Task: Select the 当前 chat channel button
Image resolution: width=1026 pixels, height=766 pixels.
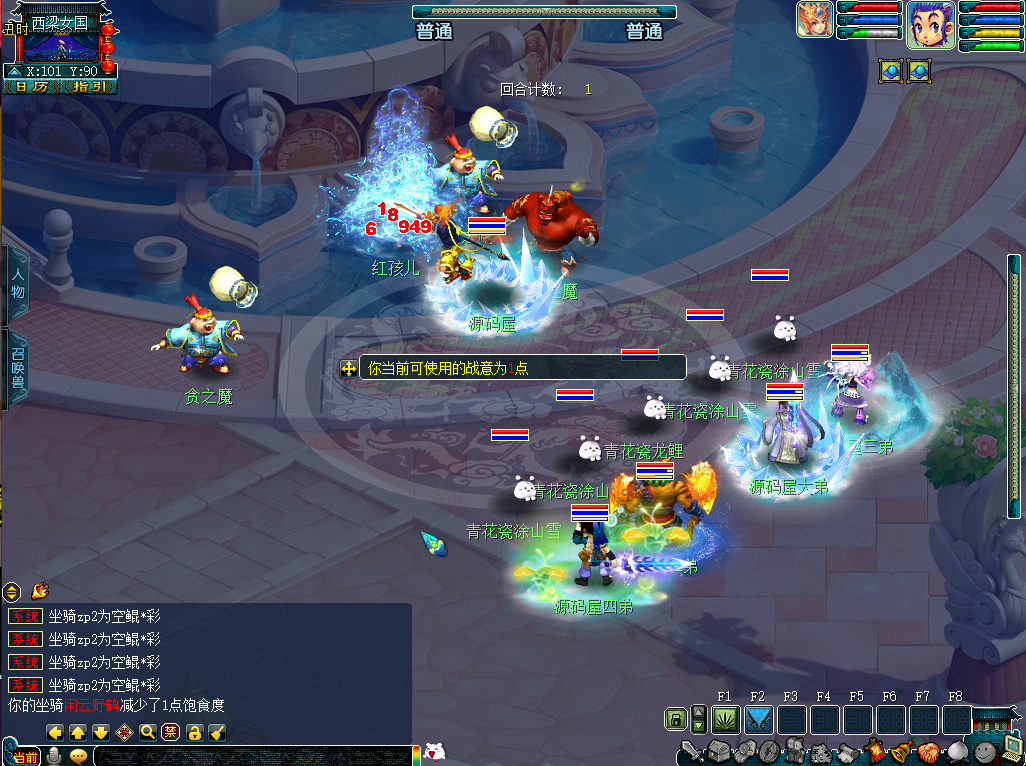Action: click(x=27, y=757)
